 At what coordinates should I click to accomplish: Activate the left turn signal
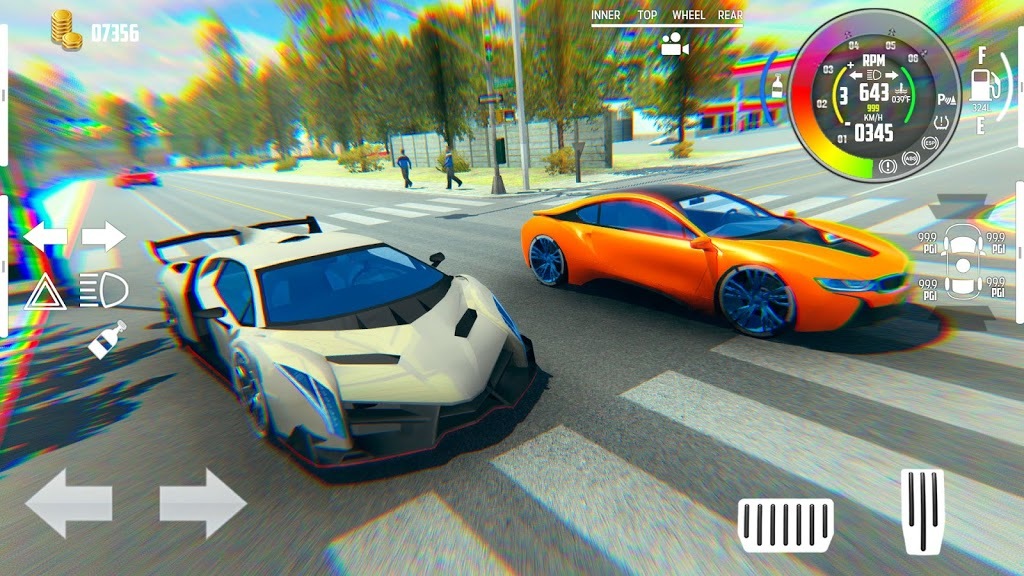click(x=46, y=237)
